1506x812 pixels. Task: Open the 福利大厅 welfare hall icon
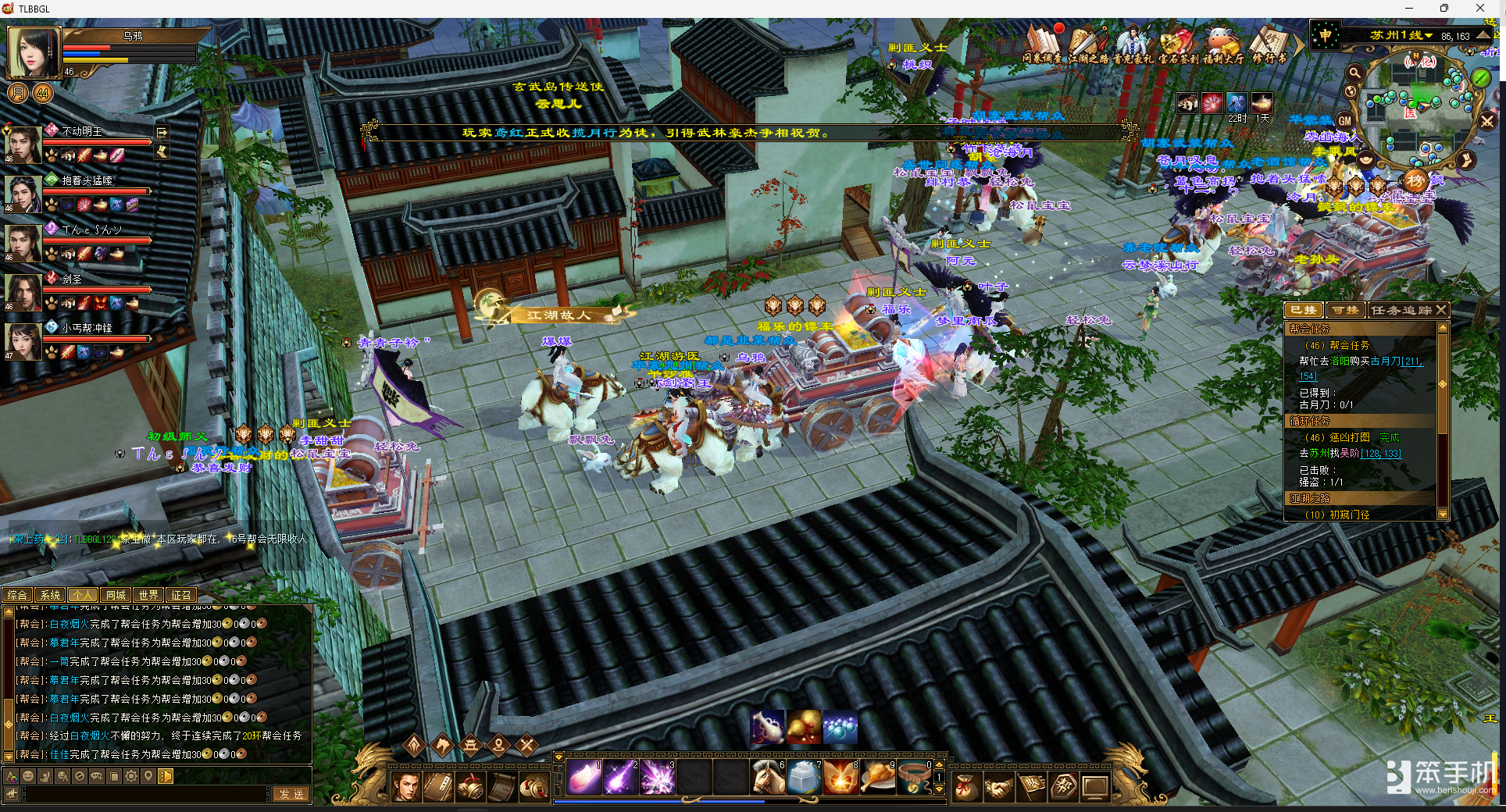point(1222,43)
